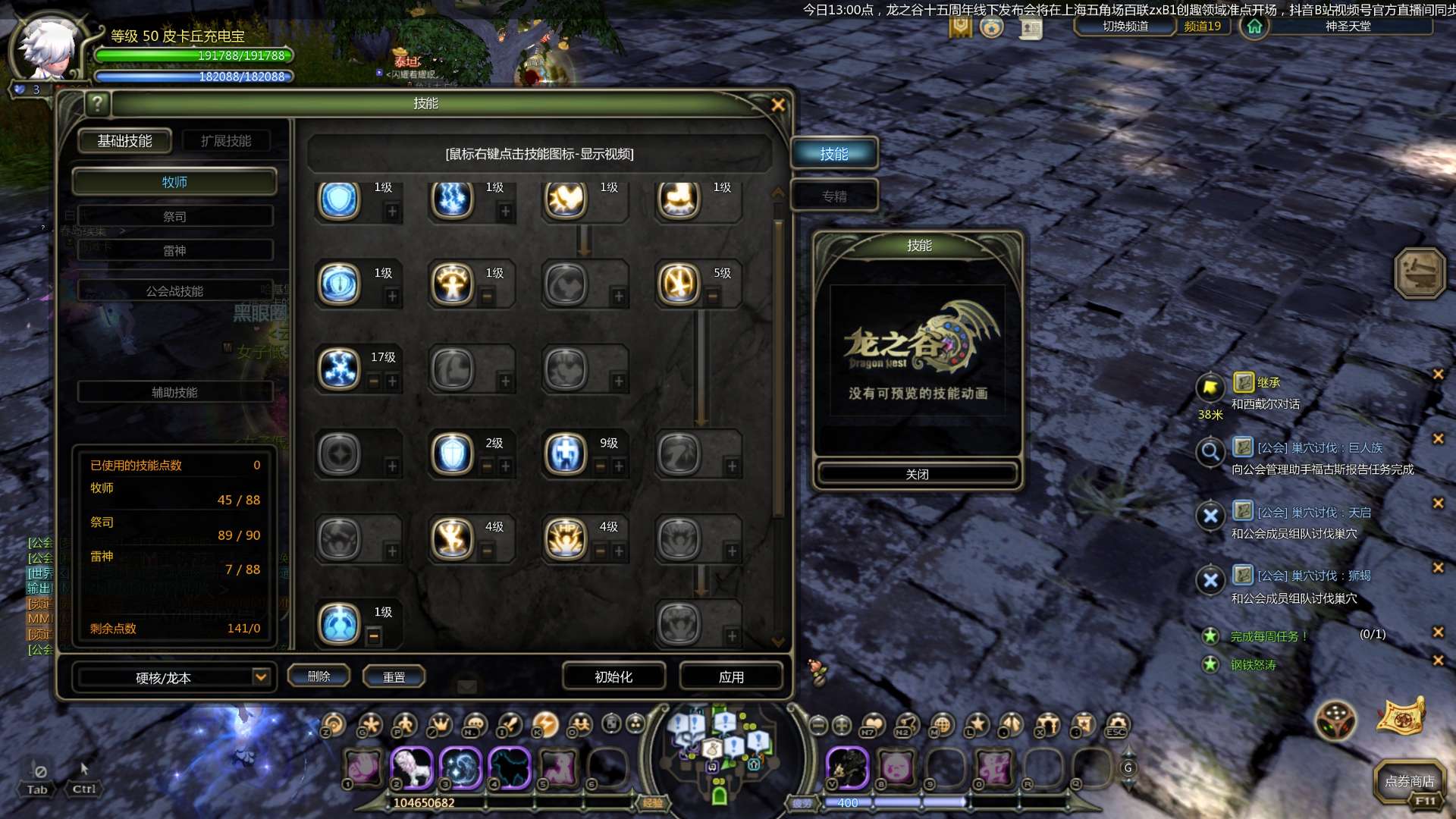Viewport: 1456px width, 819px height.
Task: Click the 初始化 button
Action: pyautogui.click(x=613, y=676)
